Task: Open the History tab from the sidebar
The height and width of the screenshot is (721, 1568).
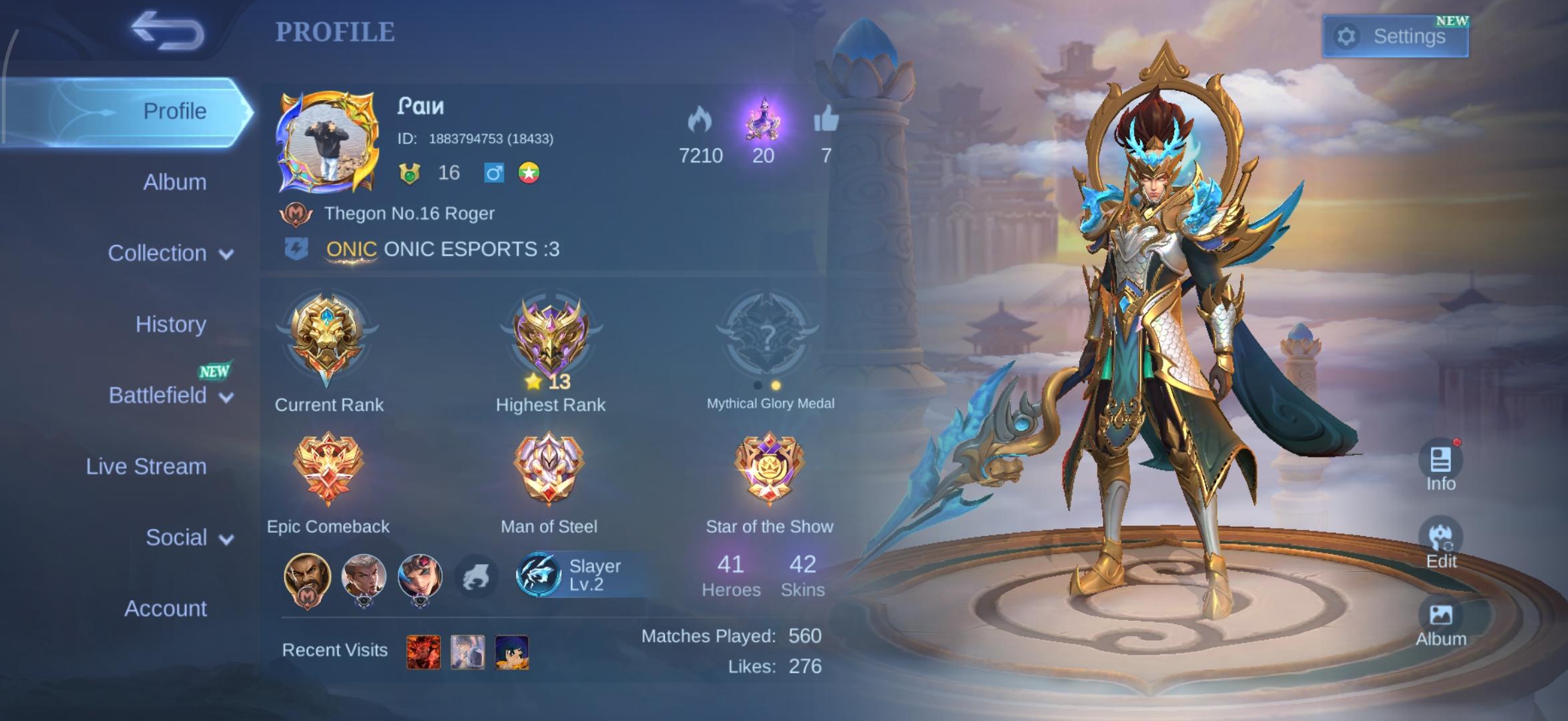Action: coord(172,324)
